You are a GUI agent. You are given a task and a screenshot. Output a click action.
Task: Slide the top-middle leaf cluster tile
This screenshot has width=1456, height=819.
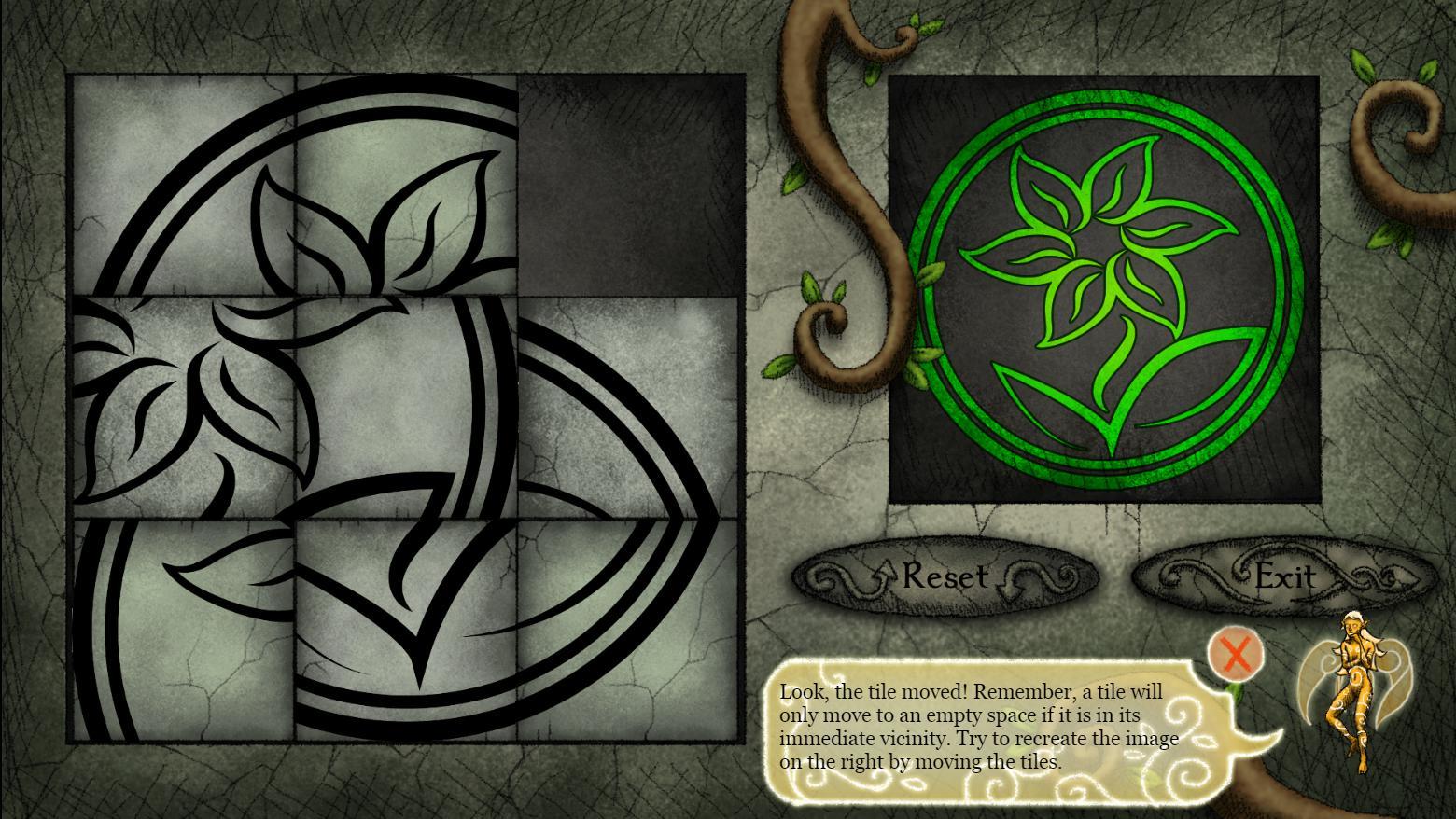(406, 187)
